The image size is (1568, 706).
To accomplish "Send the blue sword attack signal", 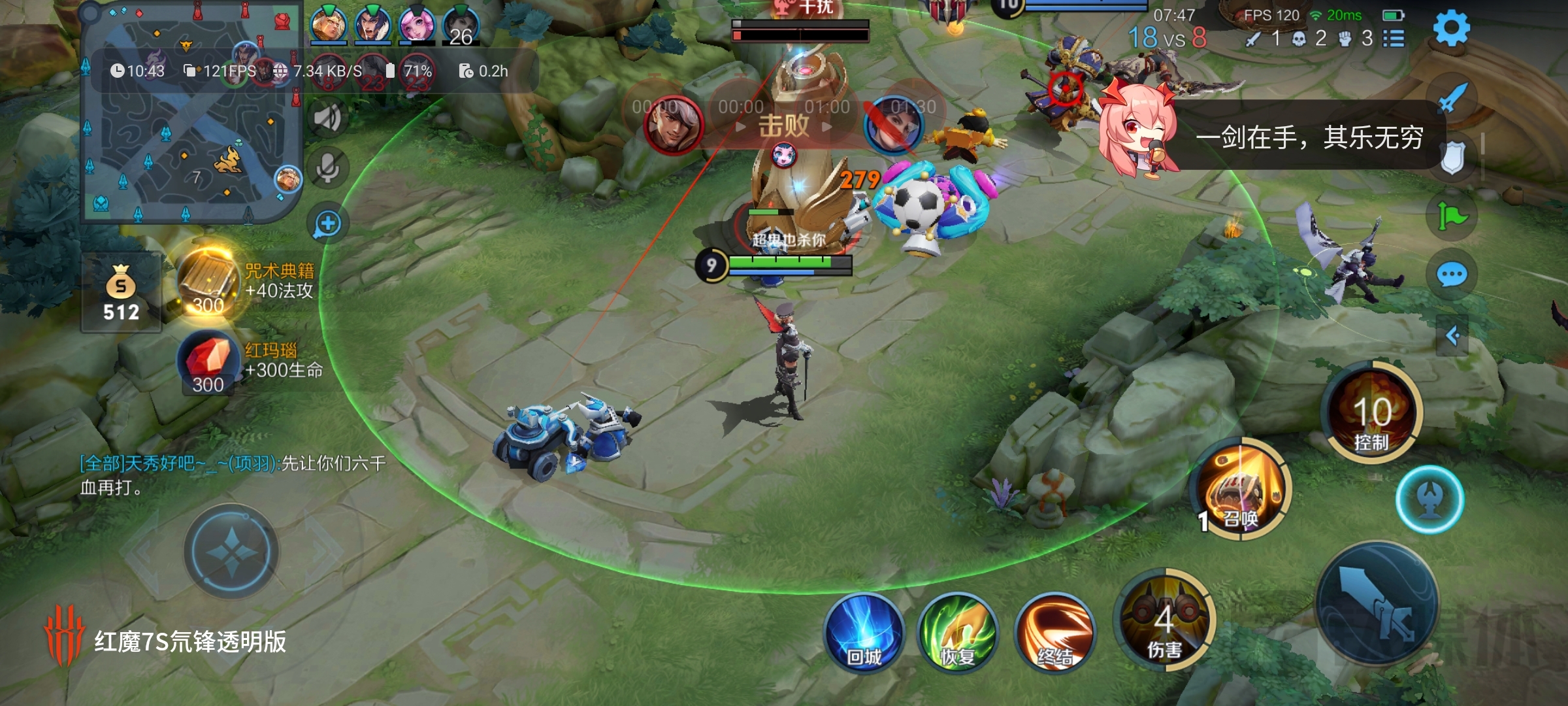I will [1452, 98].
